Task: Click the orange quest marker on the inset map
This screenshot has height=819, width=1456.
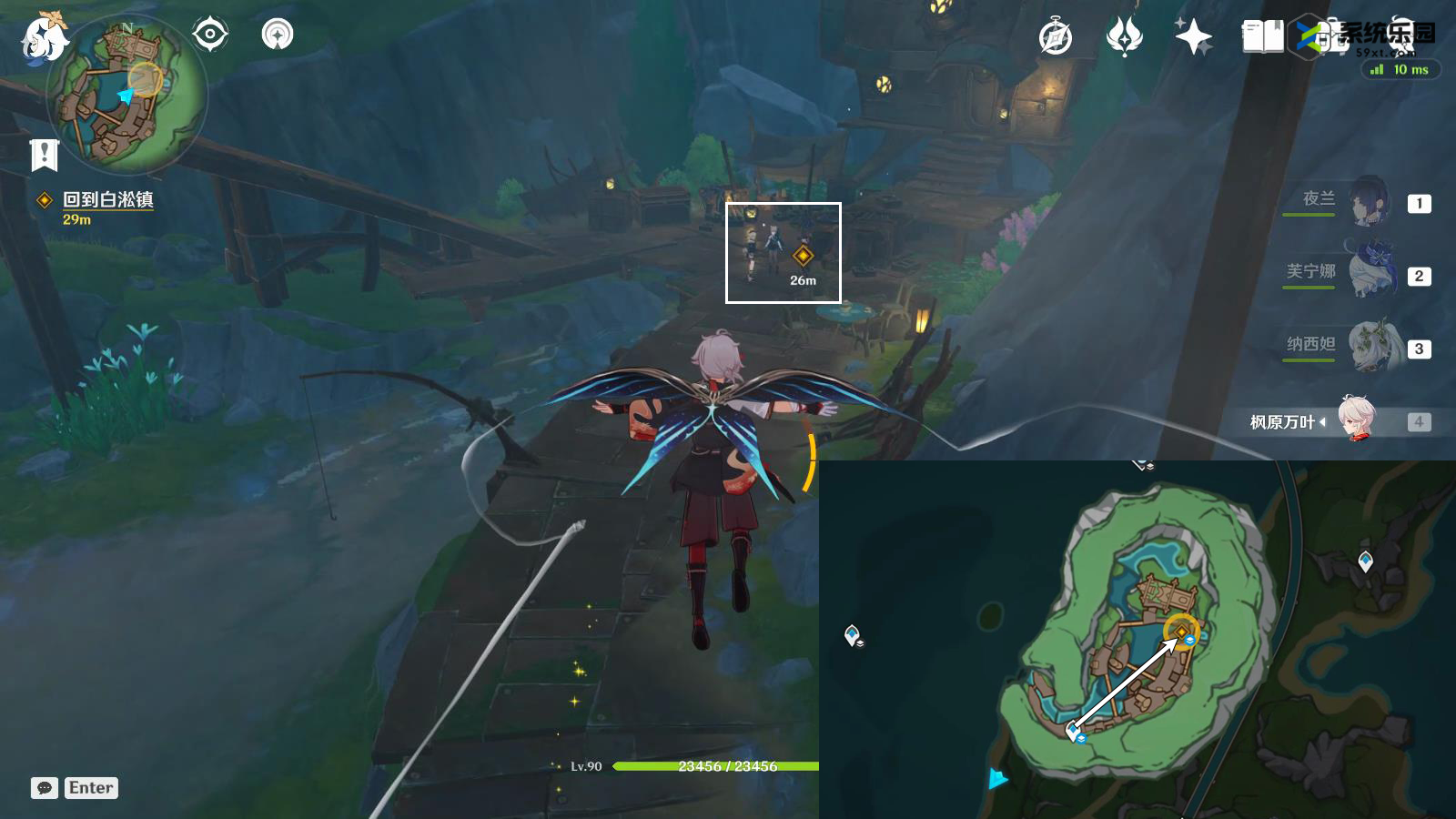Action: (x=1181, y=631)
